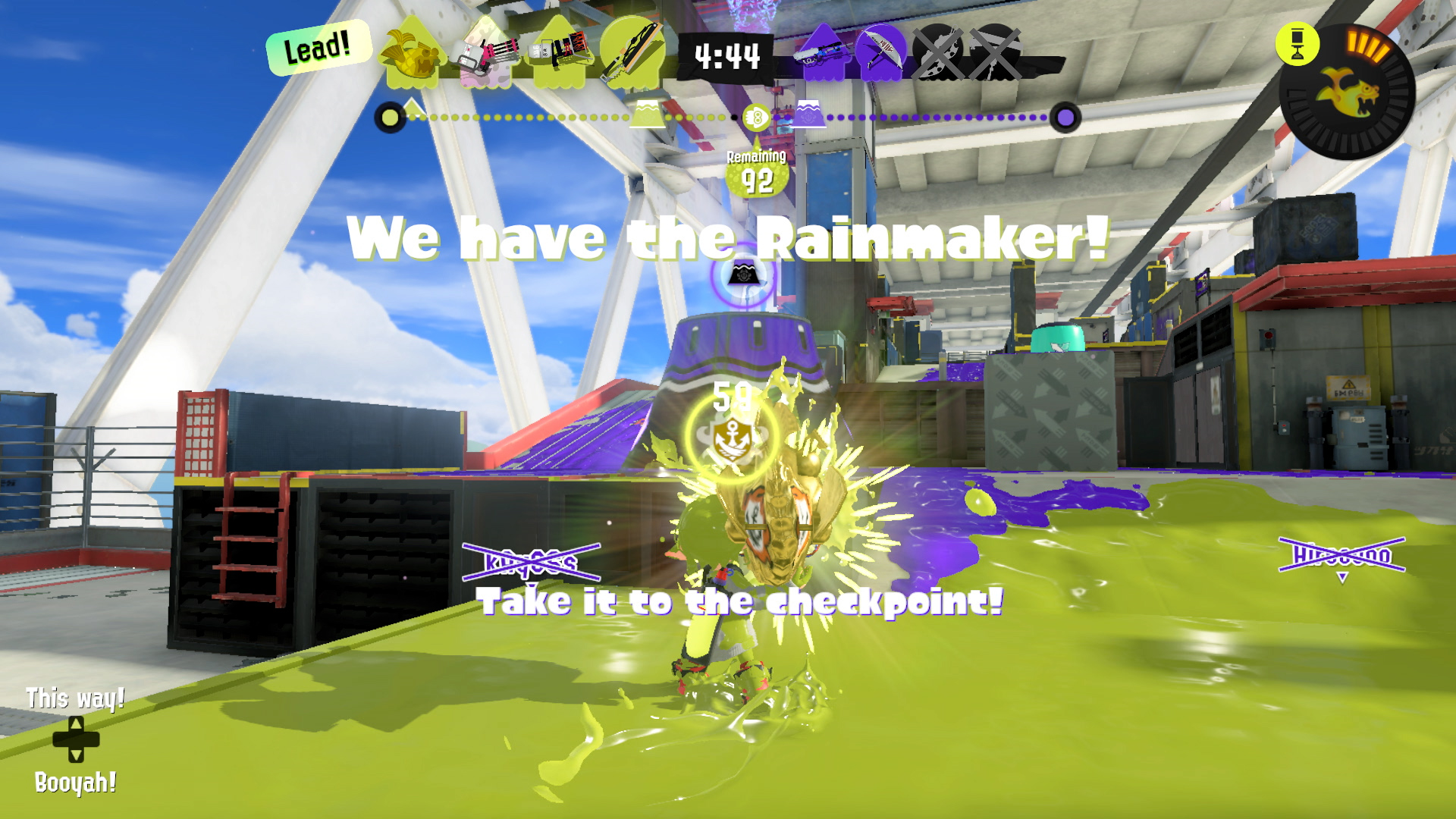This screenshot has height=819, width=1456.
Task: Select the golden Rainmaker fish icon in the special gauge
Action: tap(1348, 94)
